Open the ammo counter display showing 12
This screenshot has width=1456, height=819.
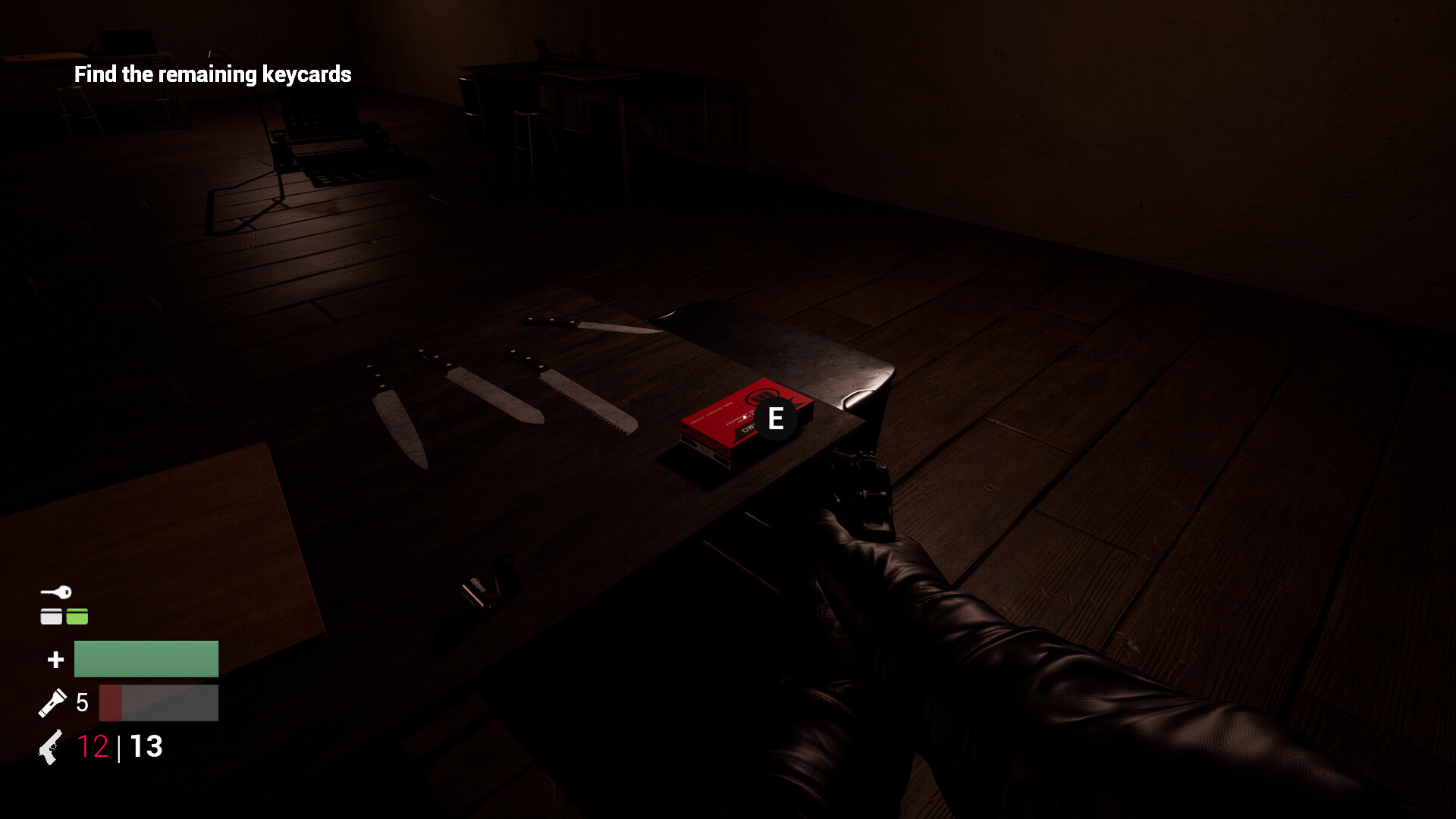coord(93,747)
